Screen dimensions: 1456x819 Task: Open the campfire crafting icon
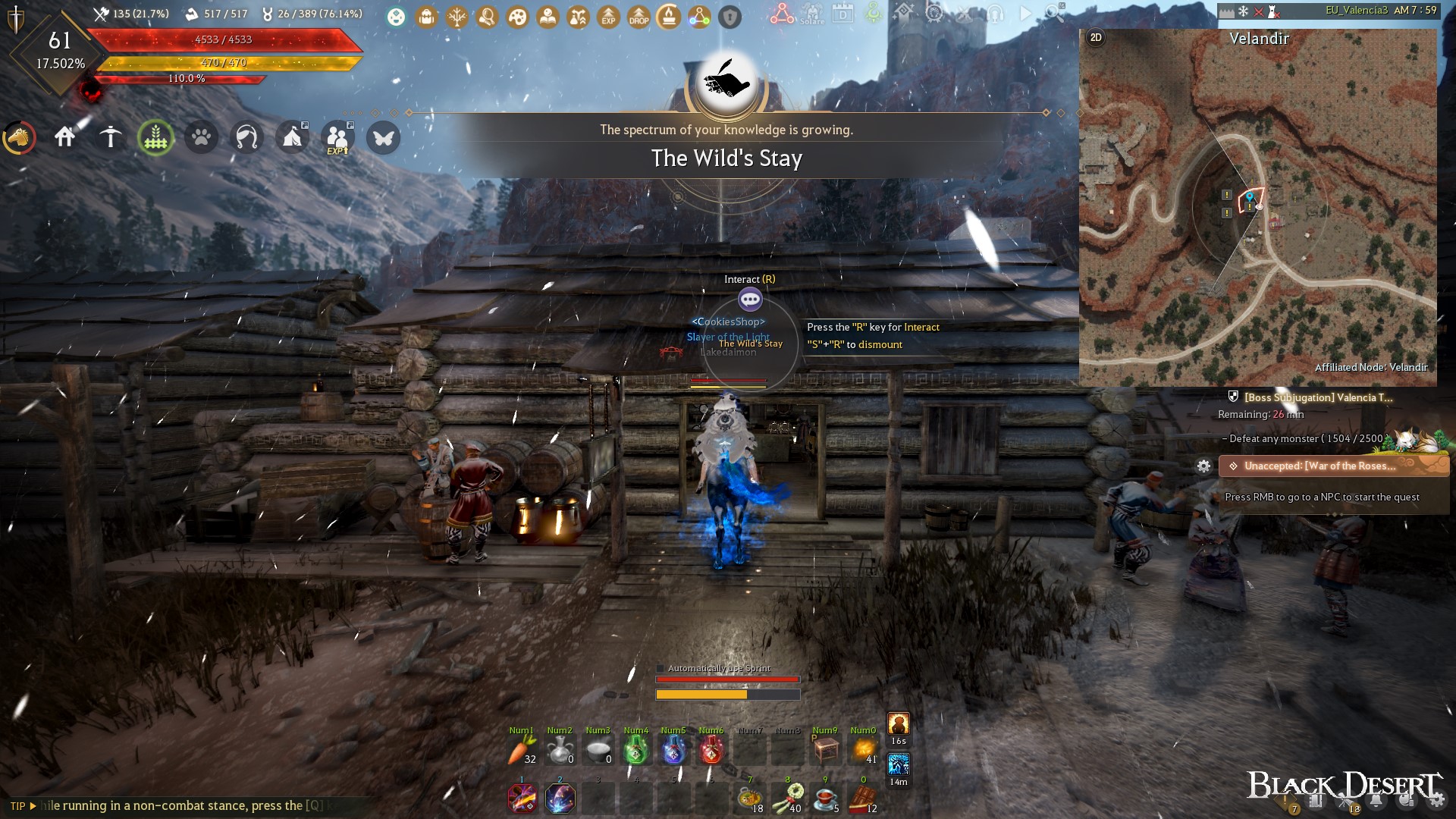pyautogui.click(x=668, y=15)
